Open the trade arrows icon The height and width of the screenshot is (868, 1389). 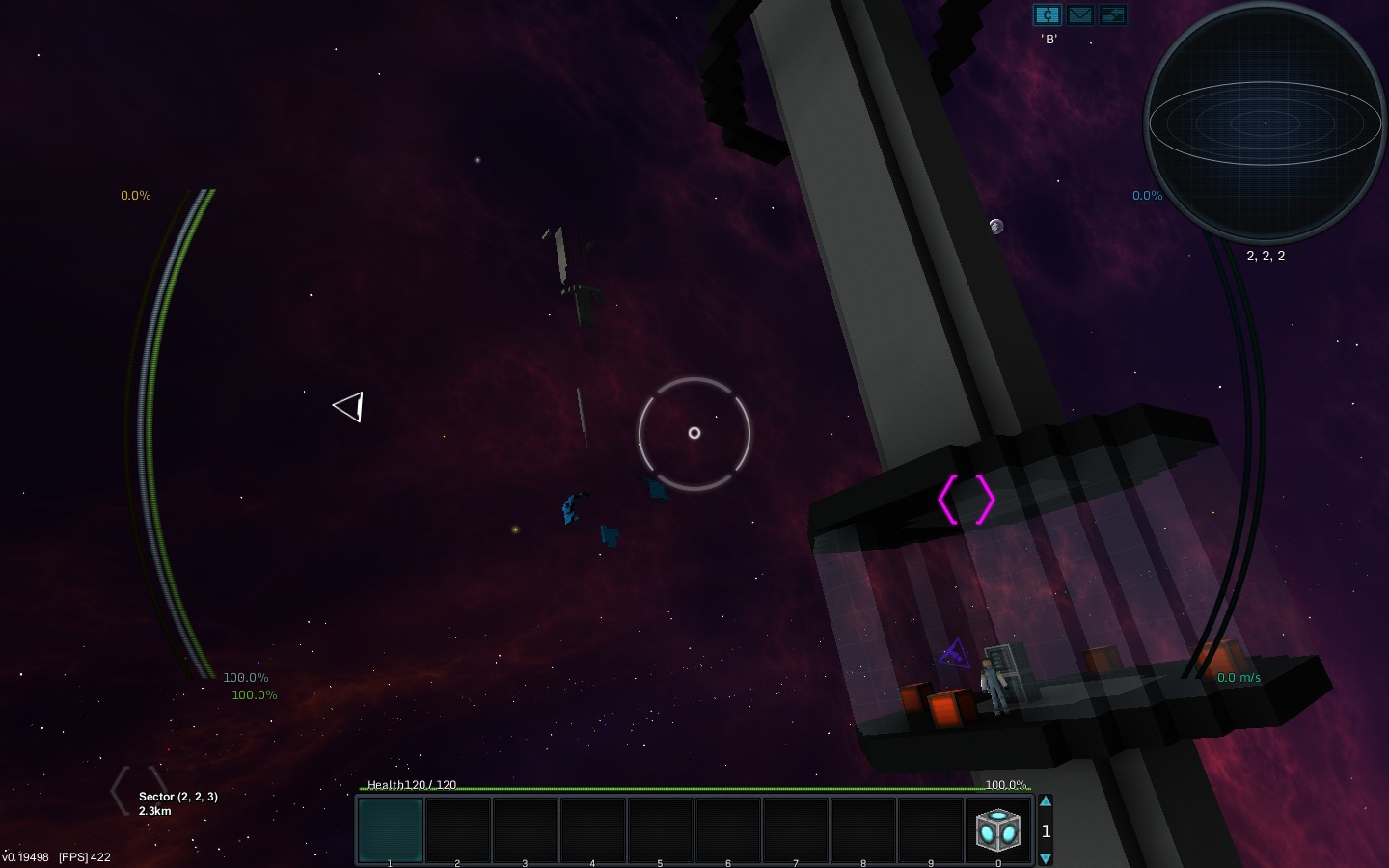pos(1112,15)
